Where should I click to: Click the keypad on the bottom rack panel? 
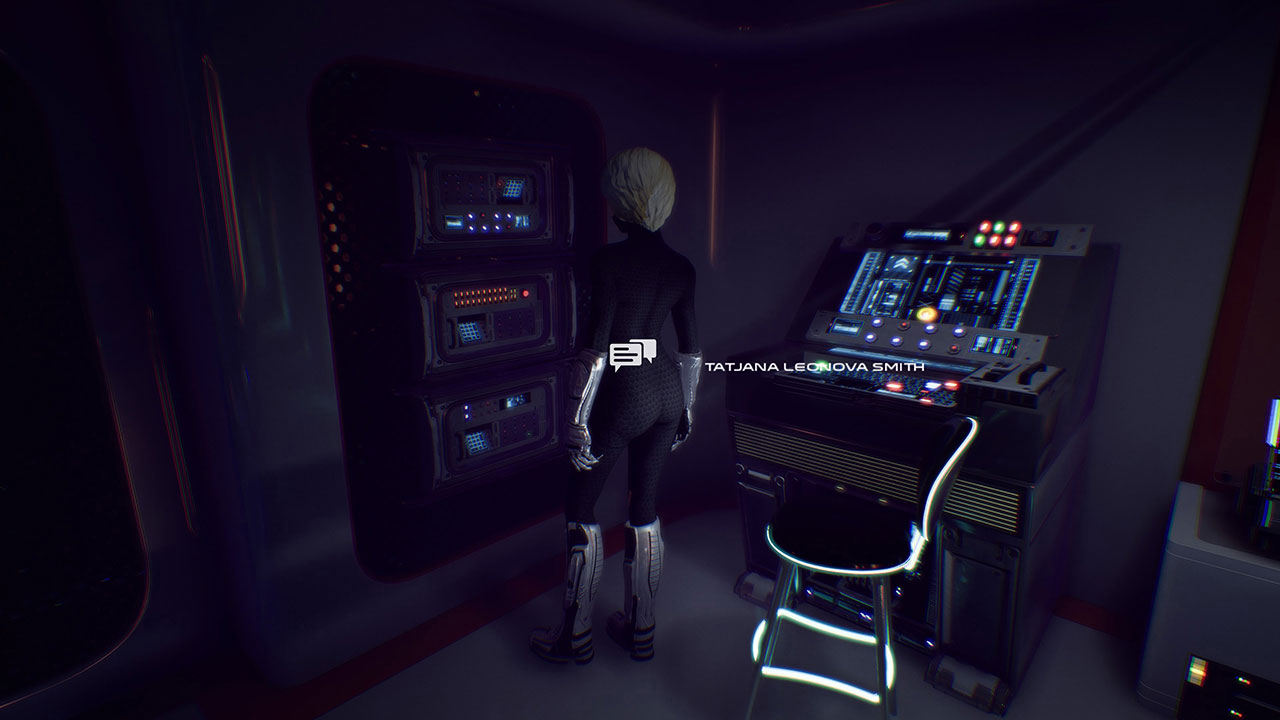coord(475,441)
